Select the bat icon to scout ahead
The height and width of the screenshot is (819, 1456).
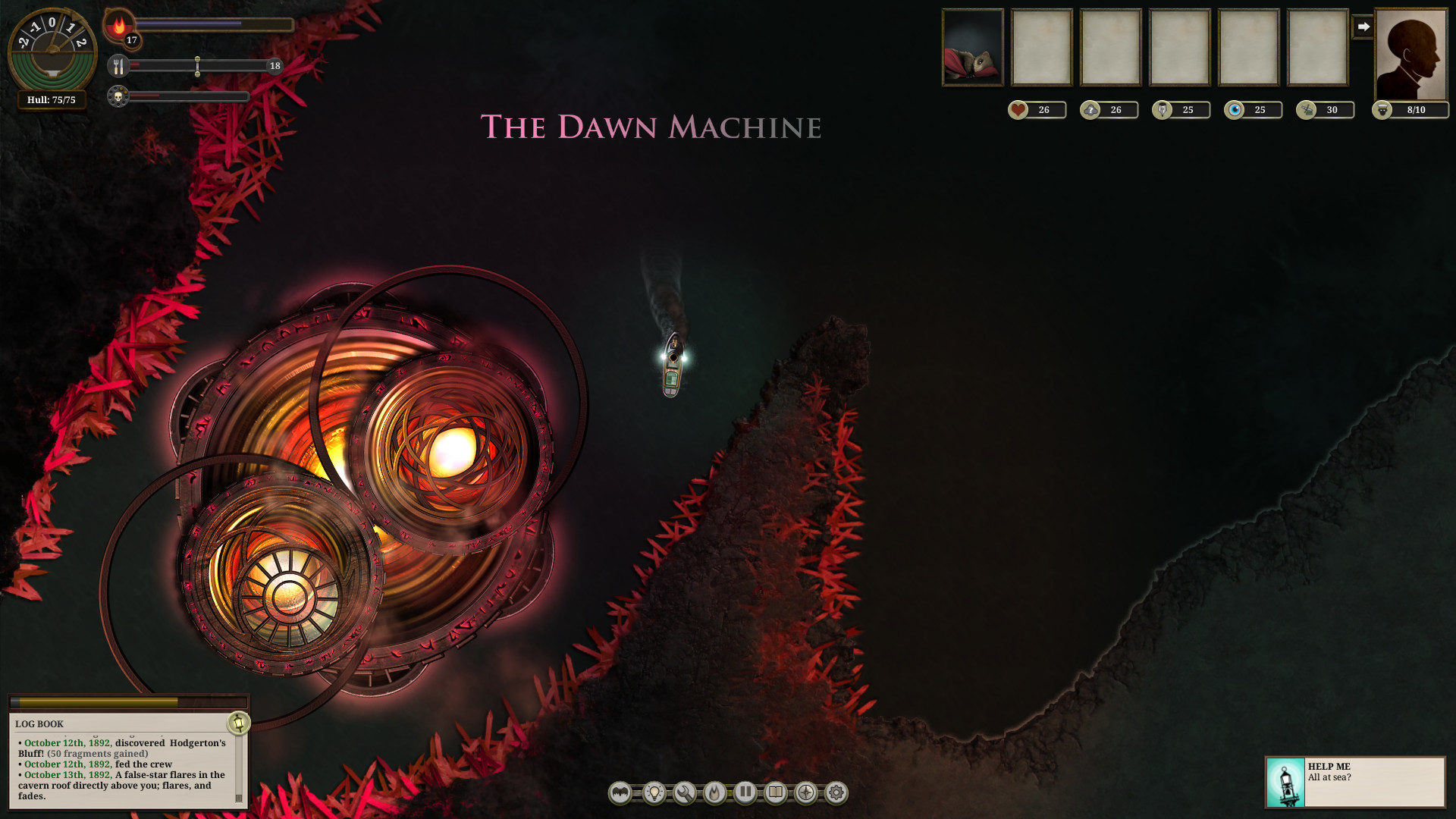point(620,794)
